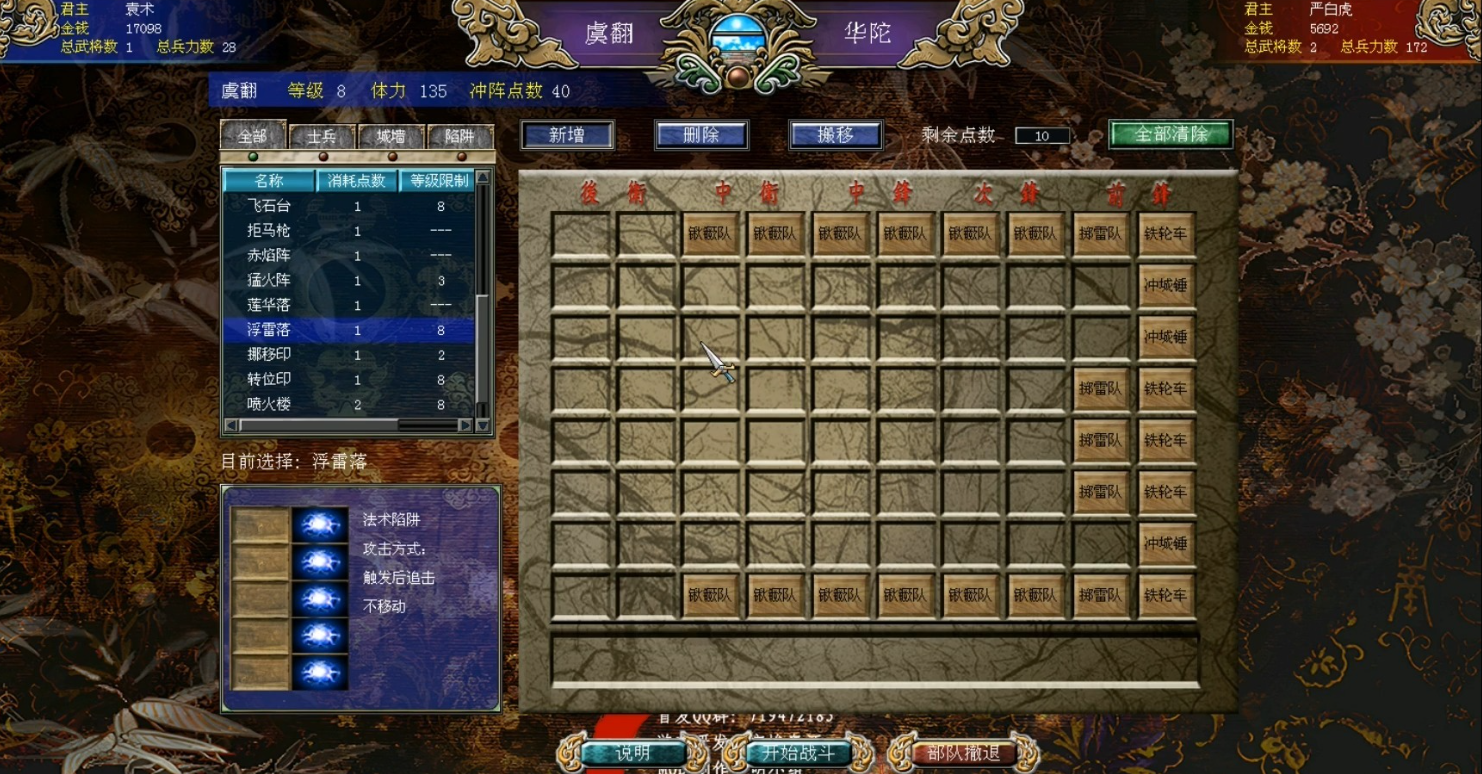
Task: Click a blue trap orb in the preview panel
Action: click(320, 527)
